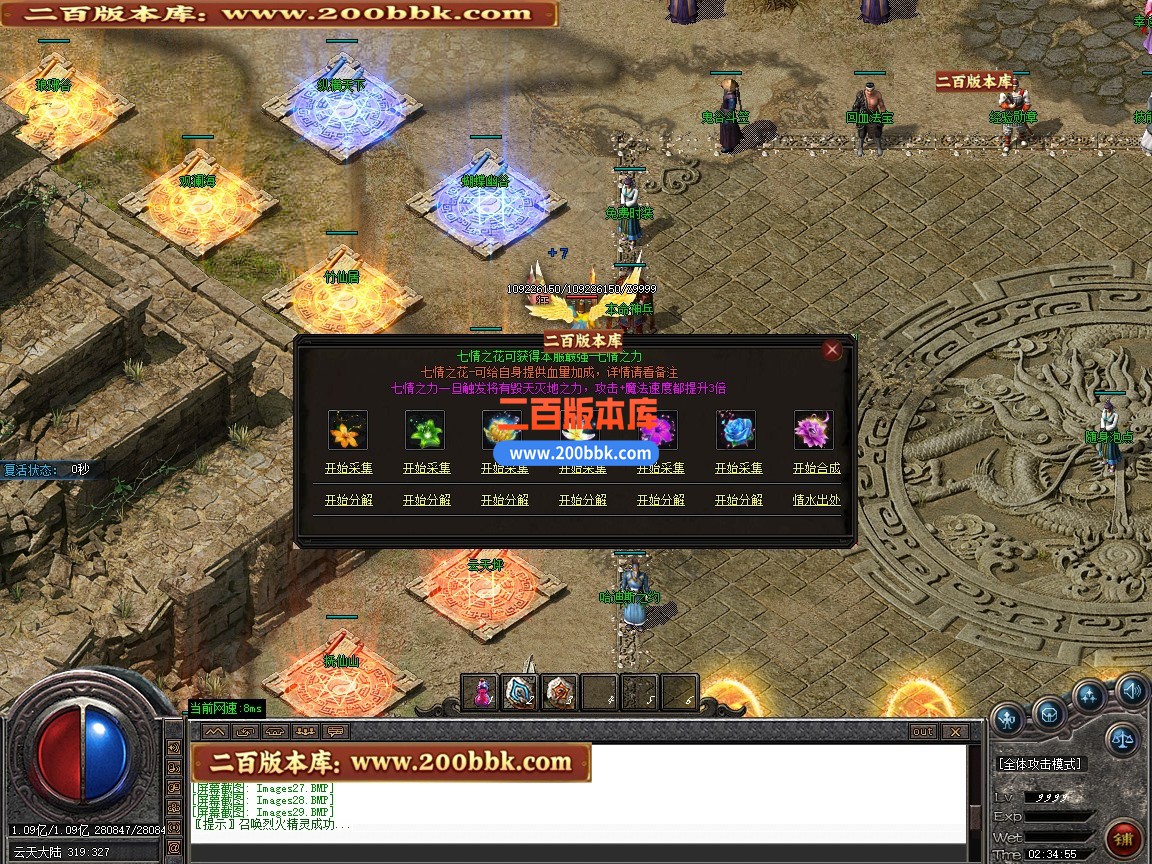This screenshot has height=864, width=1152.
Task: Click 开始采集 under the orange lily
Action: [x=348, y=468]
